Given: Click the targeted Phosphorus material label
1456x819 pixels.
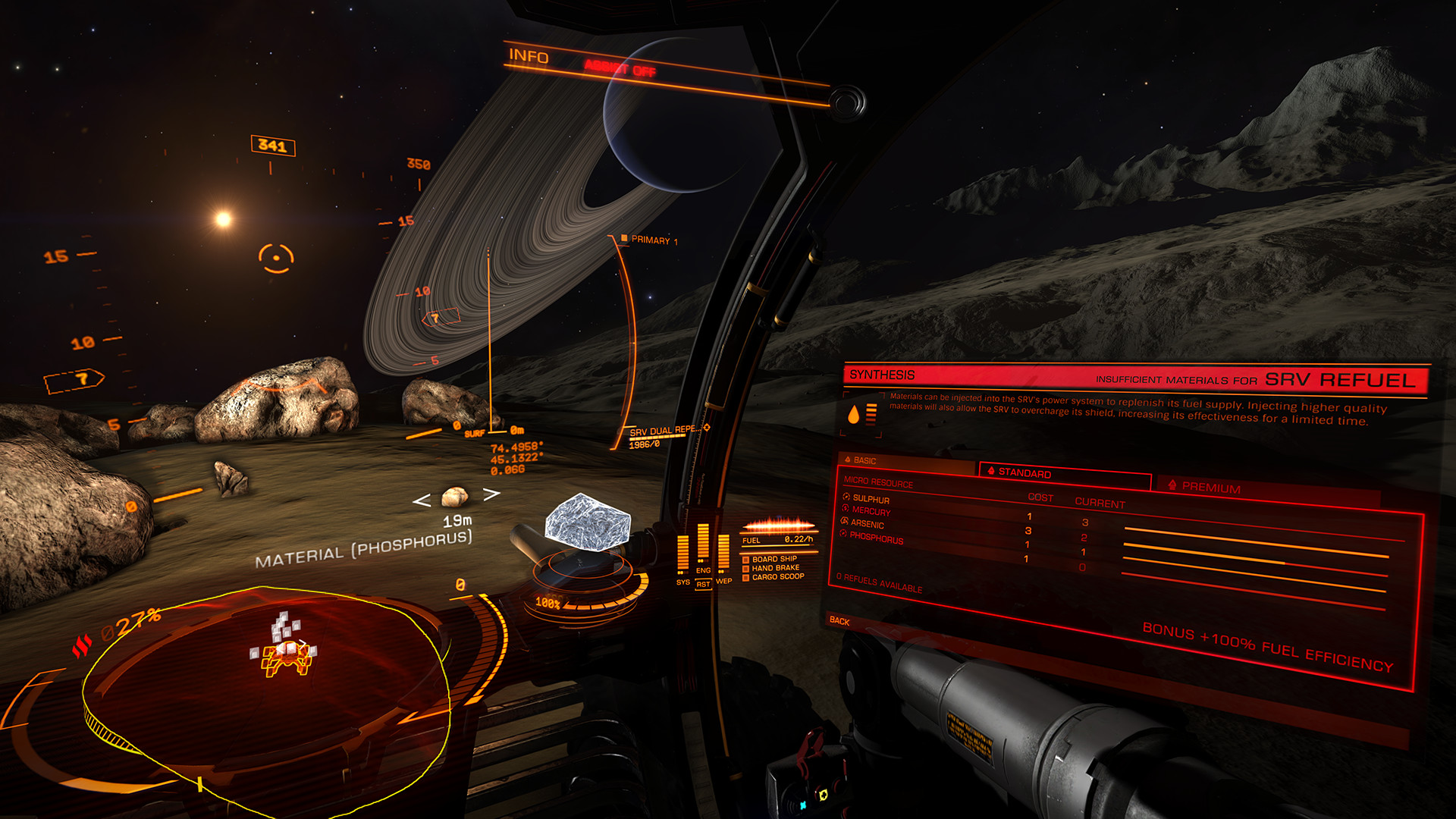Looking at the screenshot, I should [x=363, y=549].
